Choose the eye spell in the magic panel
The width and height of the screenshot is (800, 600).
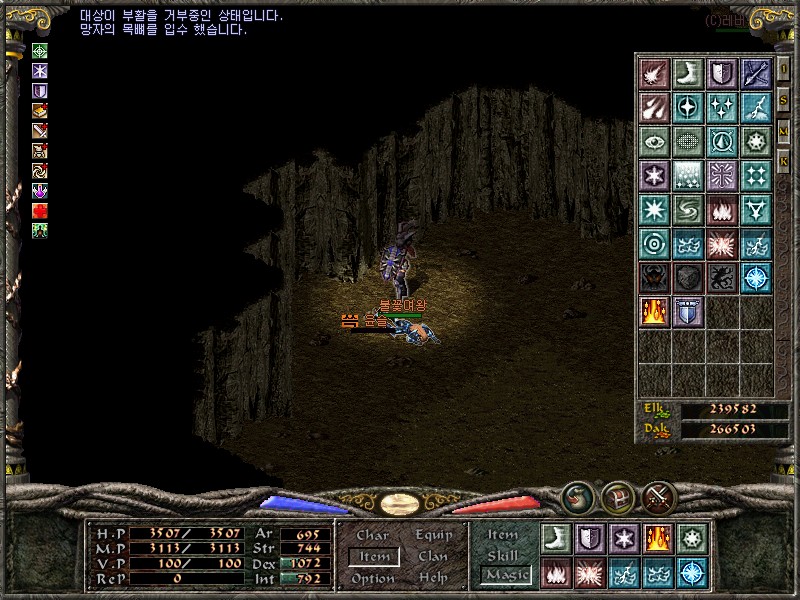click(x=654, y=141)
